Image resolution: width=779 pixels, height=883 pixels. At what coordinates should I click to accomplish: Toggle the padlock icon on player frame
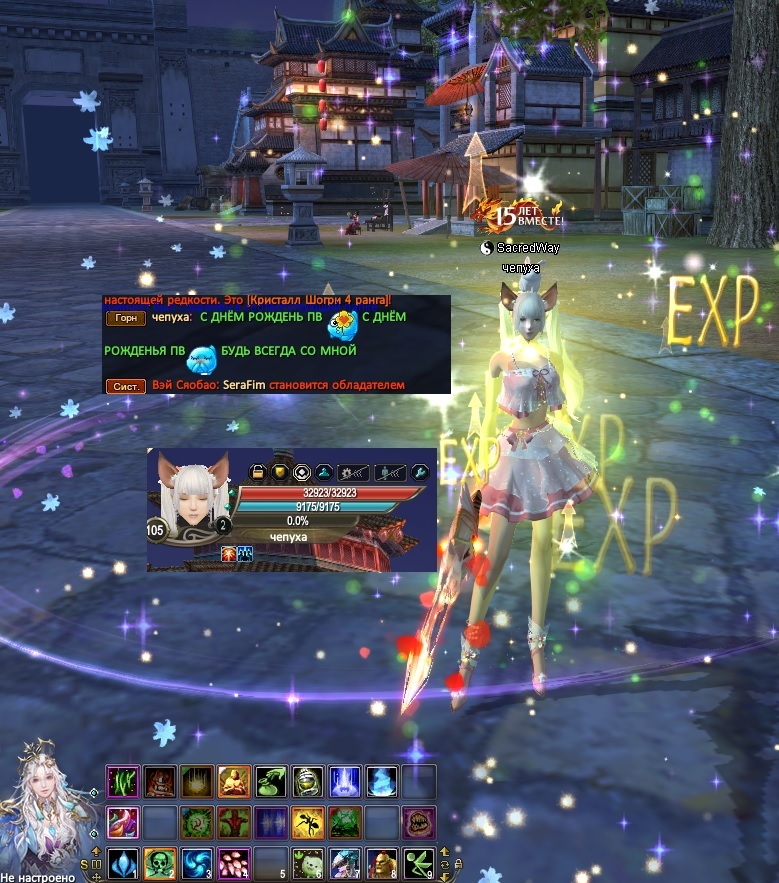(257, 472)
